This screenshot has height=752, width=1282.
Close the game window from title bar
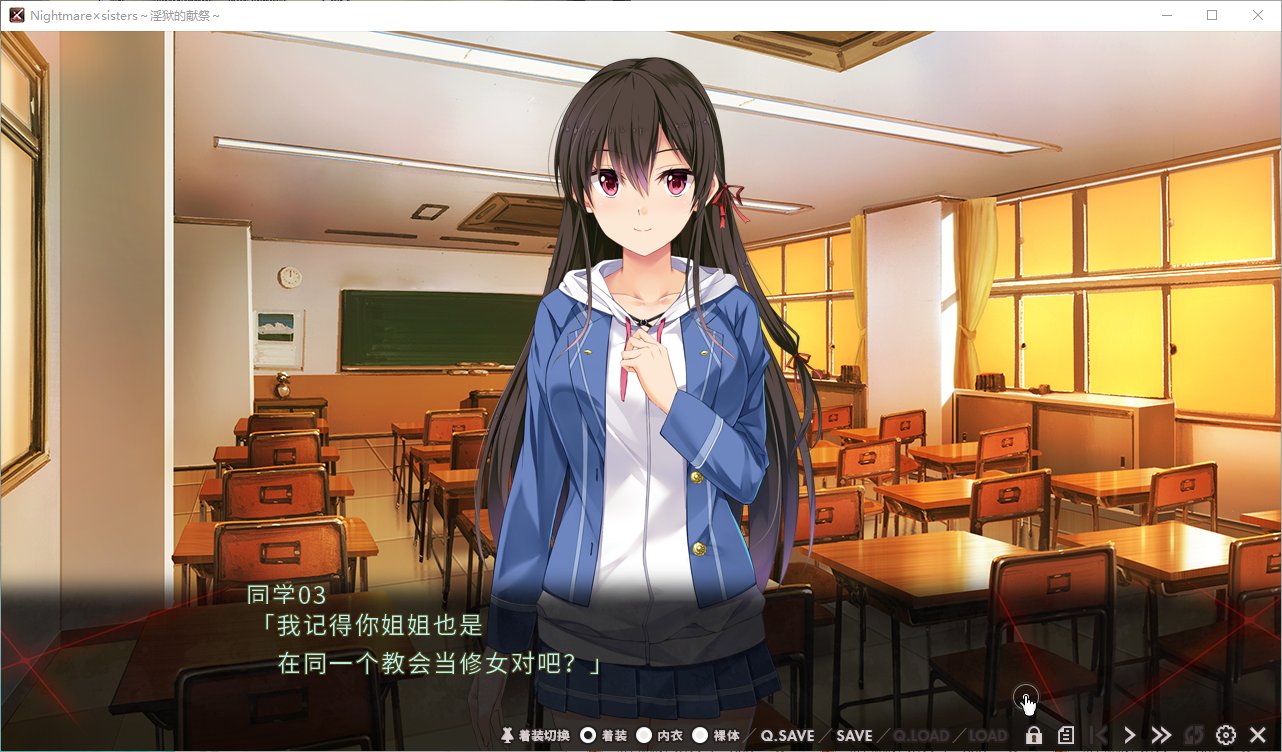point(1258,15)
